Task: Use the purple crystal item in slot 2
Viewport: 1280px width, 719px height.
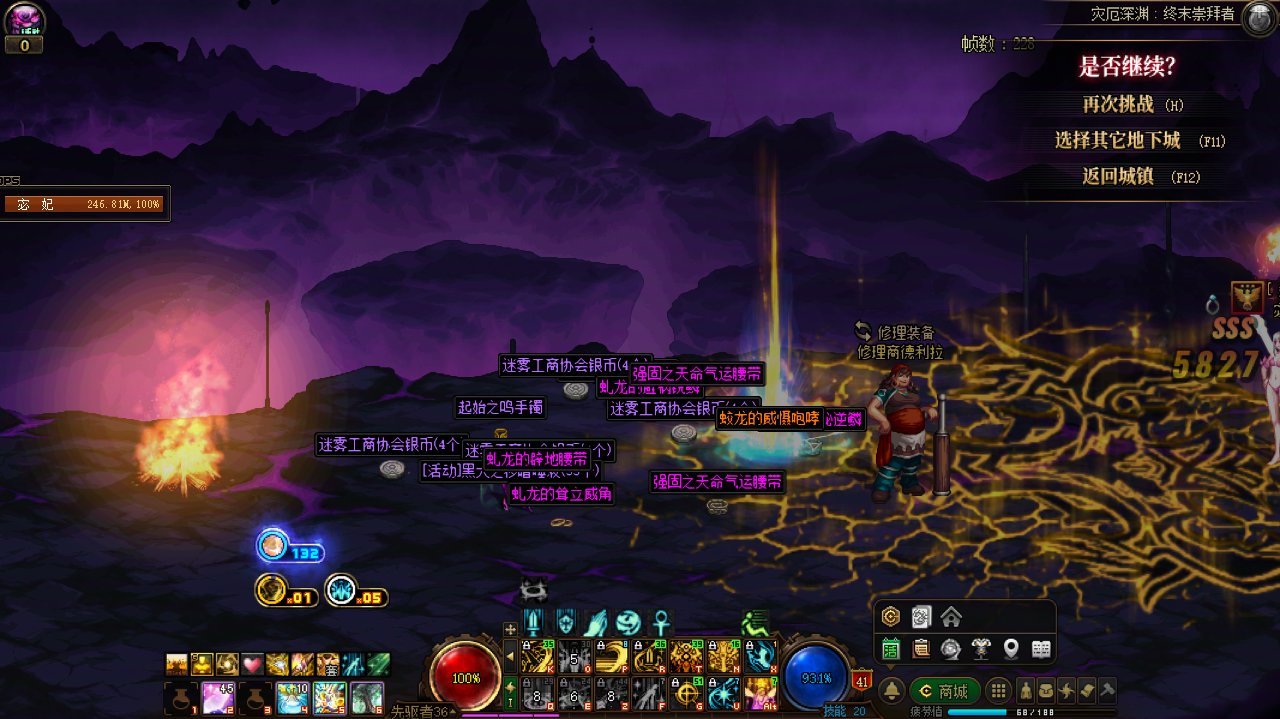Action: tap(217, 696)
